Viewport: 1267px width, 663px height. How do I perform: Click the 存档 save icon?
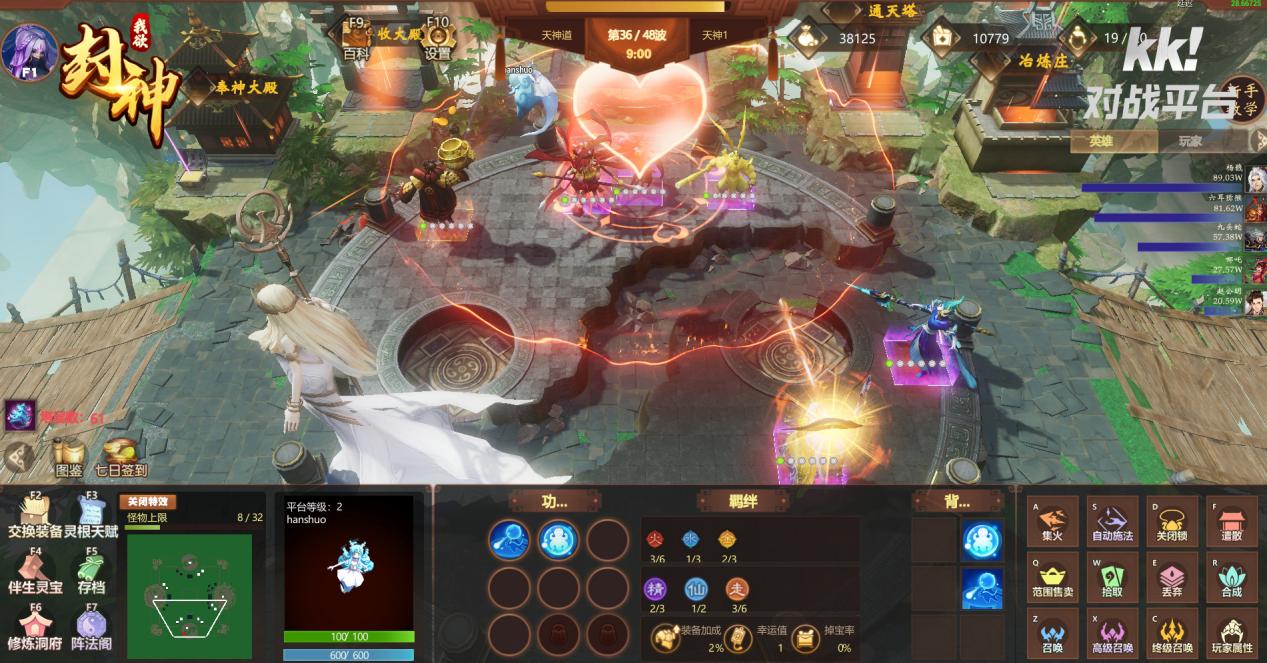[x=91, y=572]
